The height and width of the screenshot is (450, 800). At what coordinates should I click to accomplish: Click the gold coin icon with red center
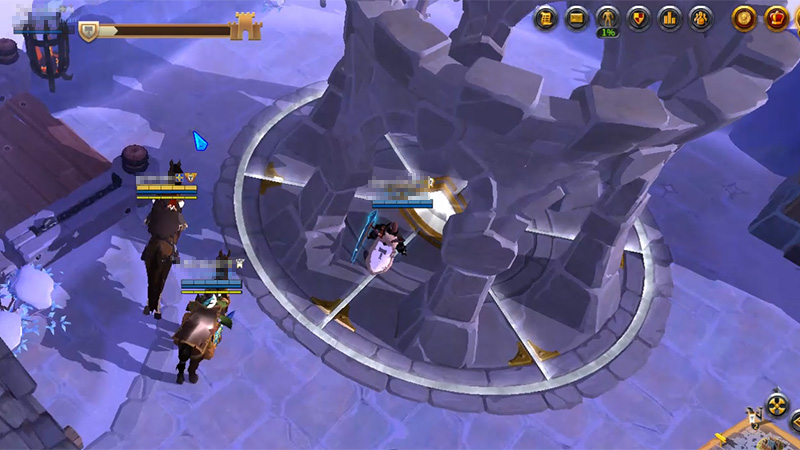[744, 17]
